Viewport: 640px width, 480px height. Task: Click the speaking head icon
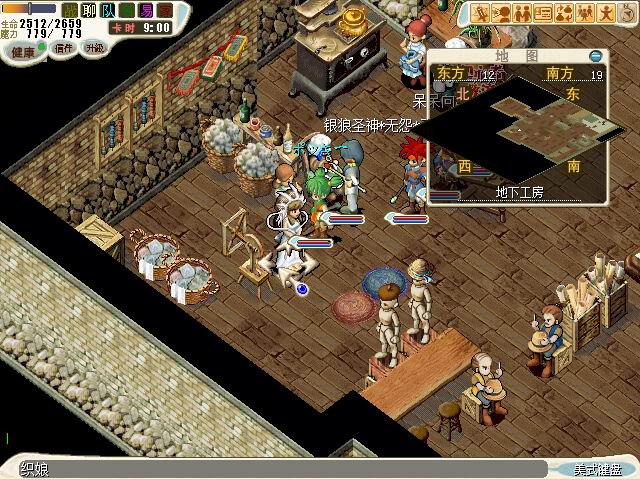503,13
